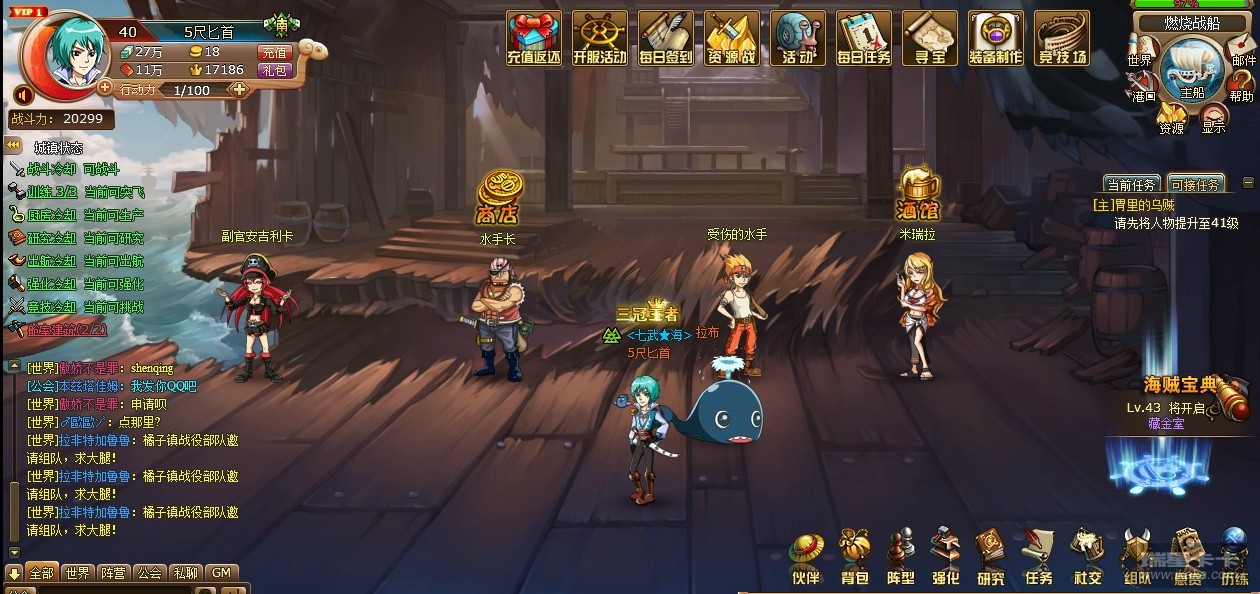The height and width of the screenshot is (594, 1260).
Task: Open the 世界 world map icon
Action: coord(1140,50)
